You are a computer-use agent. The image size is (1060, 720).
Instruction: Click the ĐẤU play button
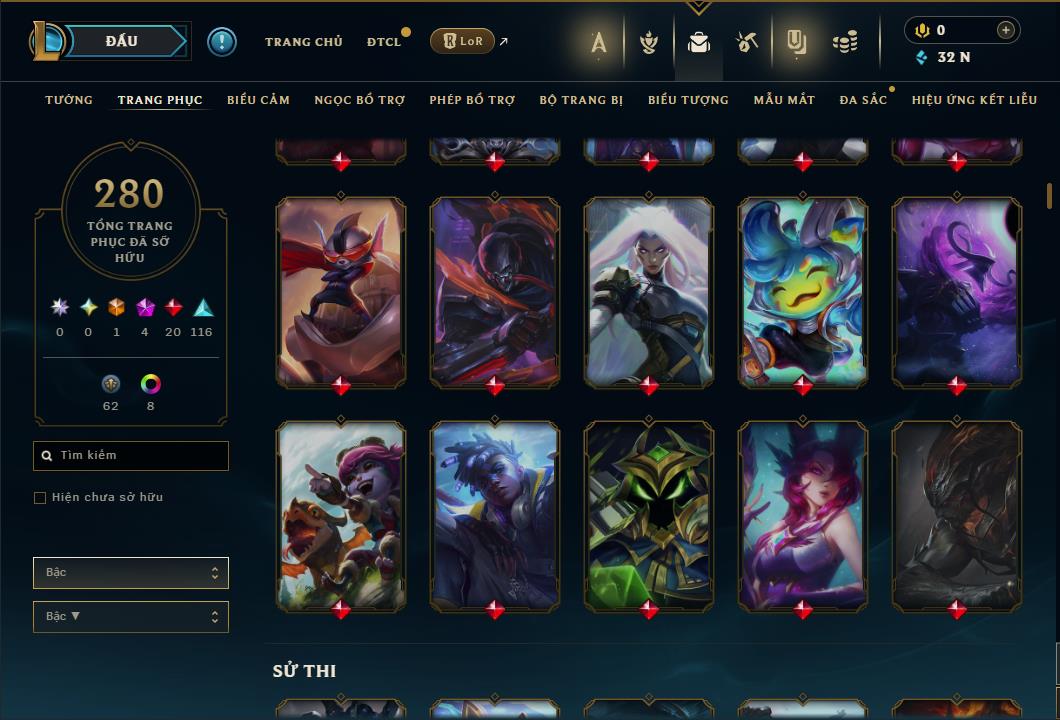(x=121, y=41)
